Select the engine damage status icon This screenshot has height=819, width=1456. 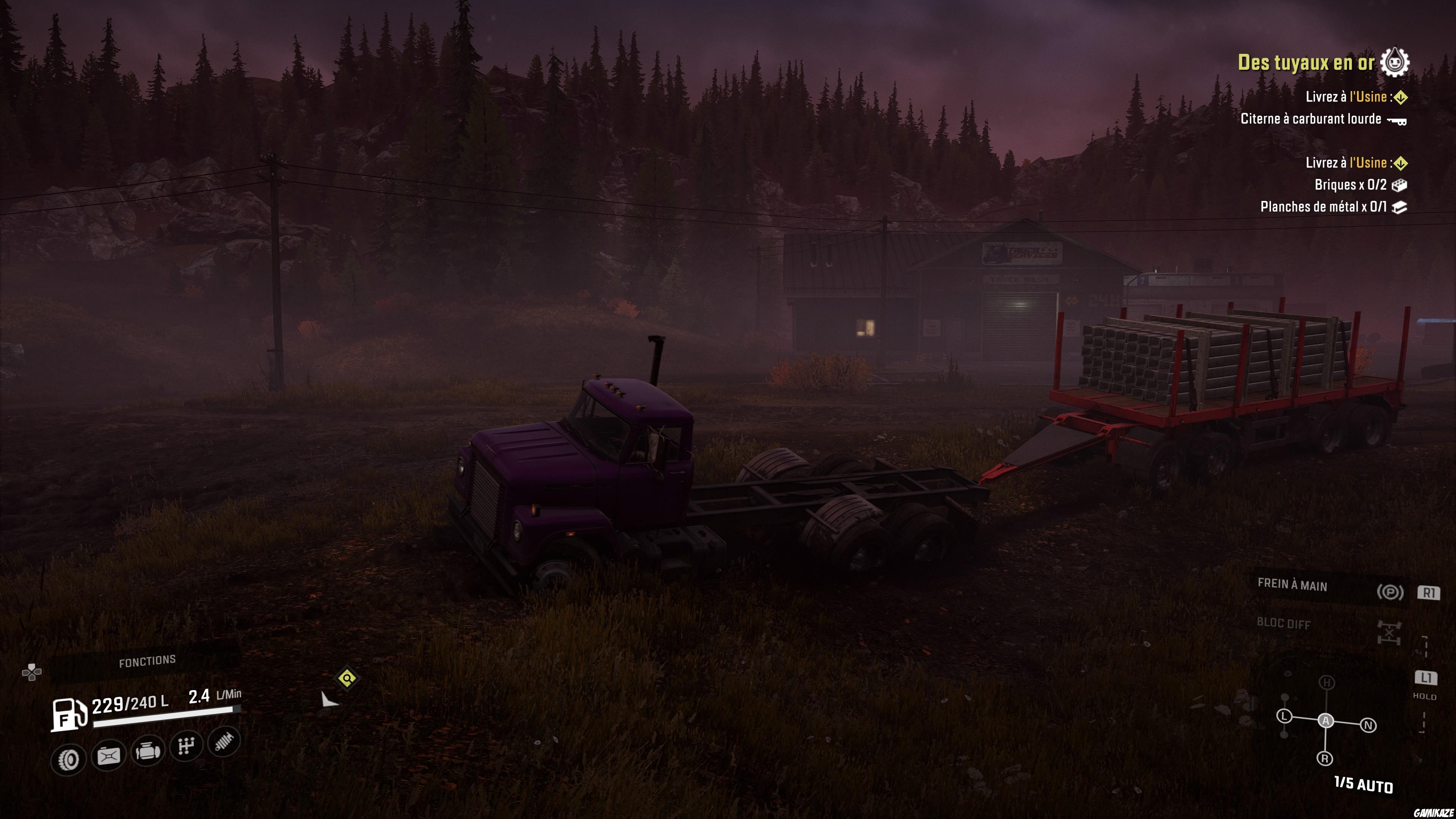(147, 751)
